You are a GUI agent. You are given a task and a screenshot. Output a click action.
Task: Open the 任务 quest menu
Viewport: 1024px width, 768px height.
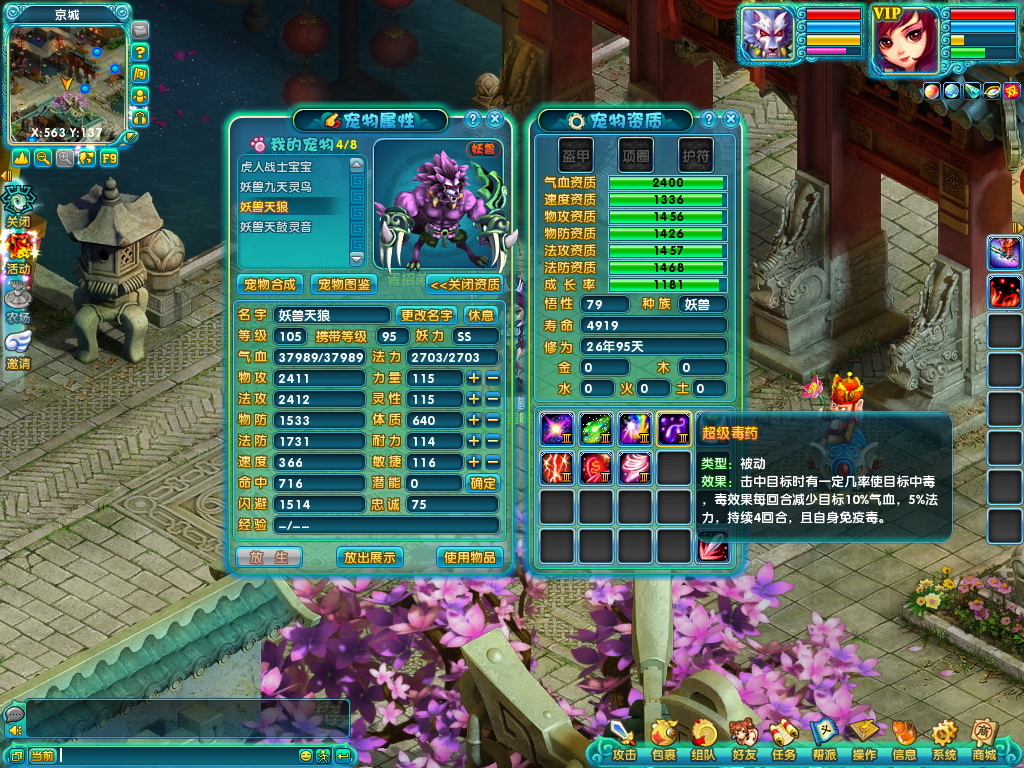click(783, 738)
